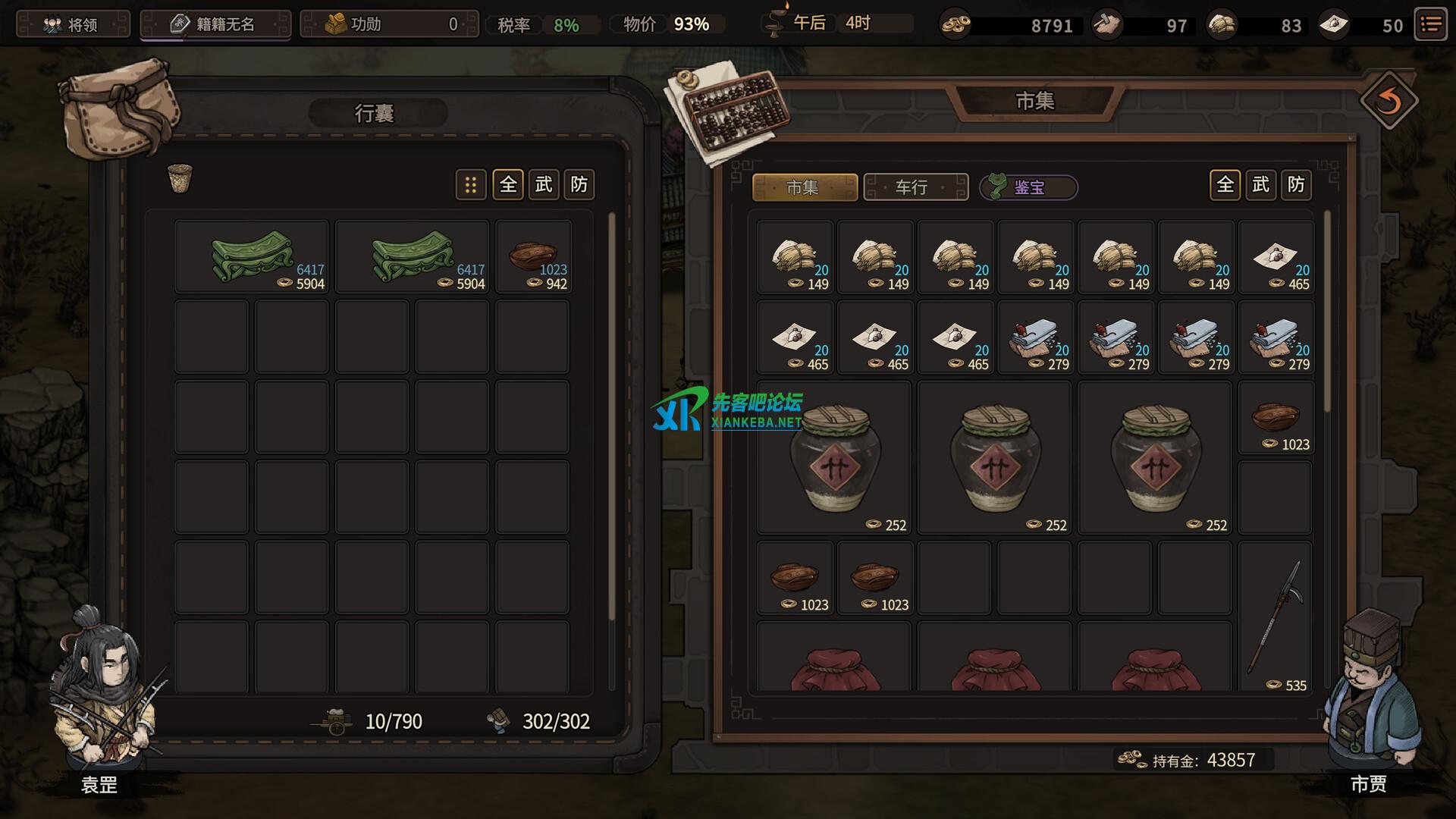Filter the bag by 武 weapons
Viewport: 1456px width, 819px height.
click(544, 185)
